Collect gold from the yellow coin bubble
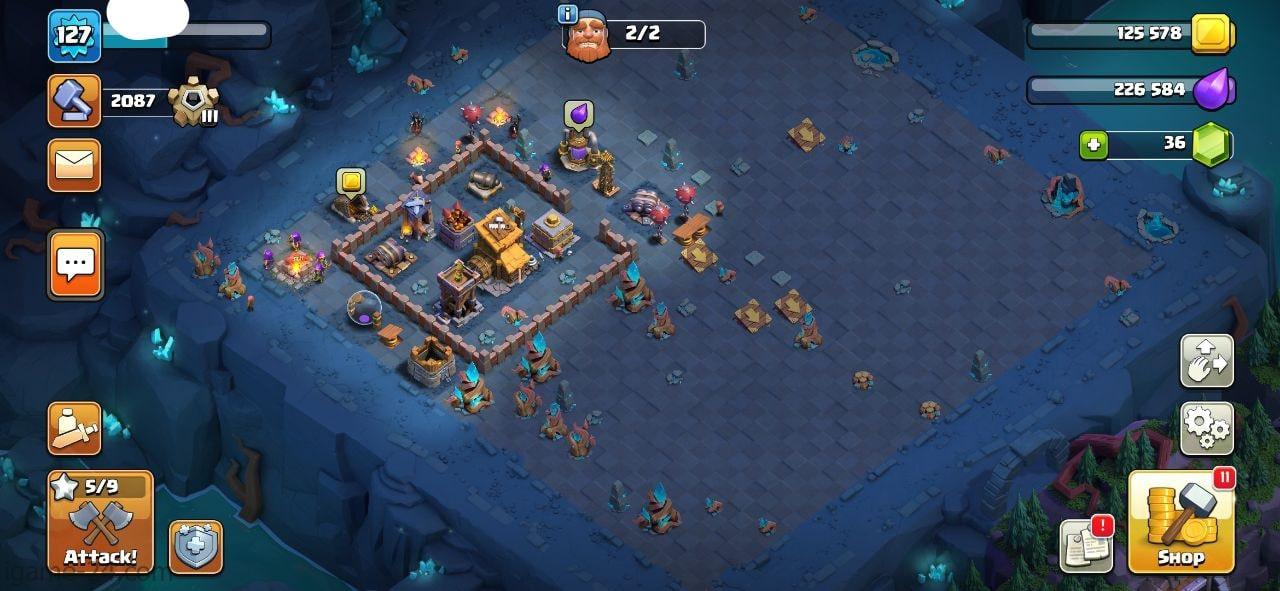 coord(350,181)
